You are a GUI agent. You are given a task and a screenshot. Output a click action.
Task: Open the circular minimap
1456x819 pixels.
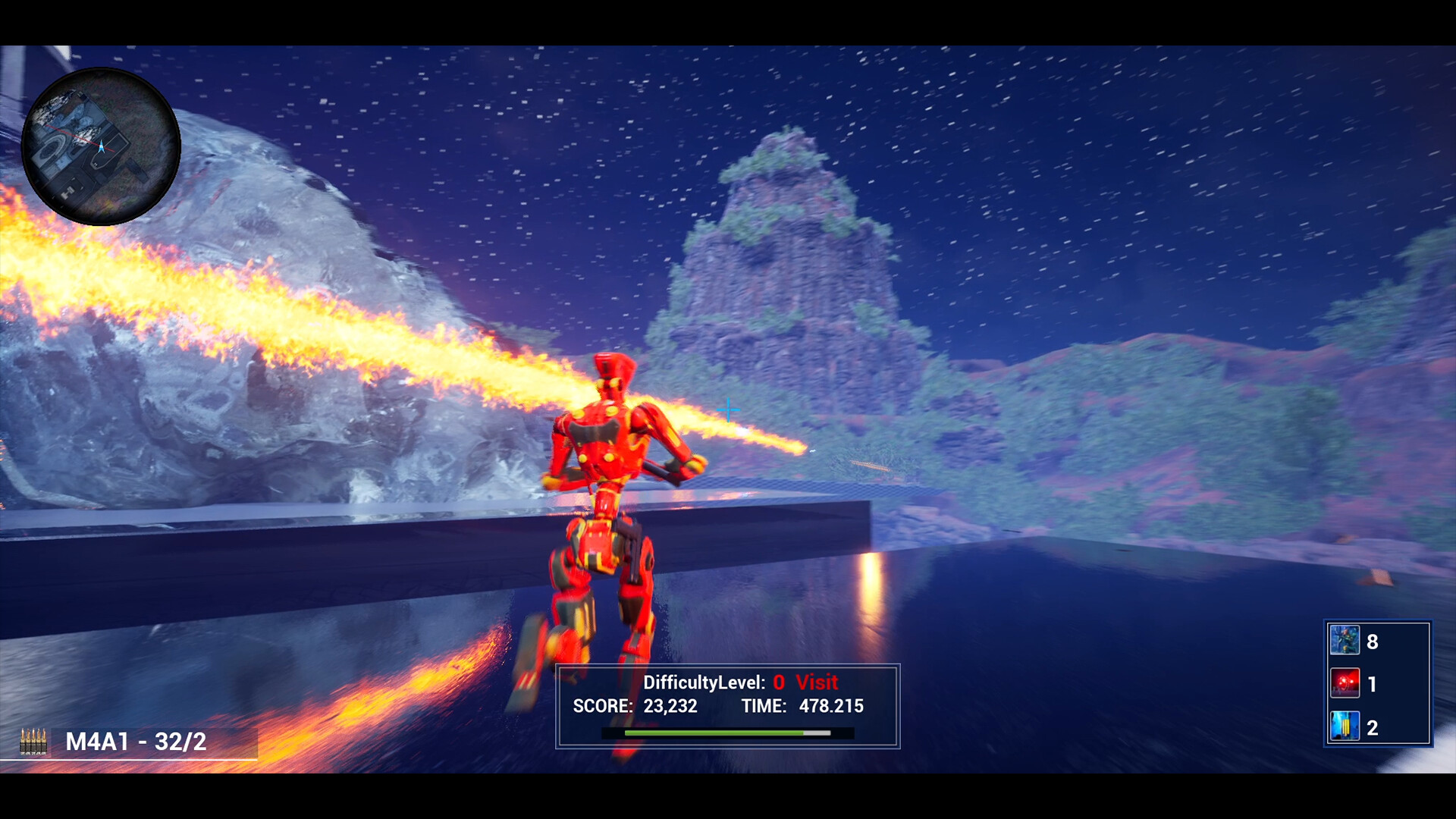point(101,146)
